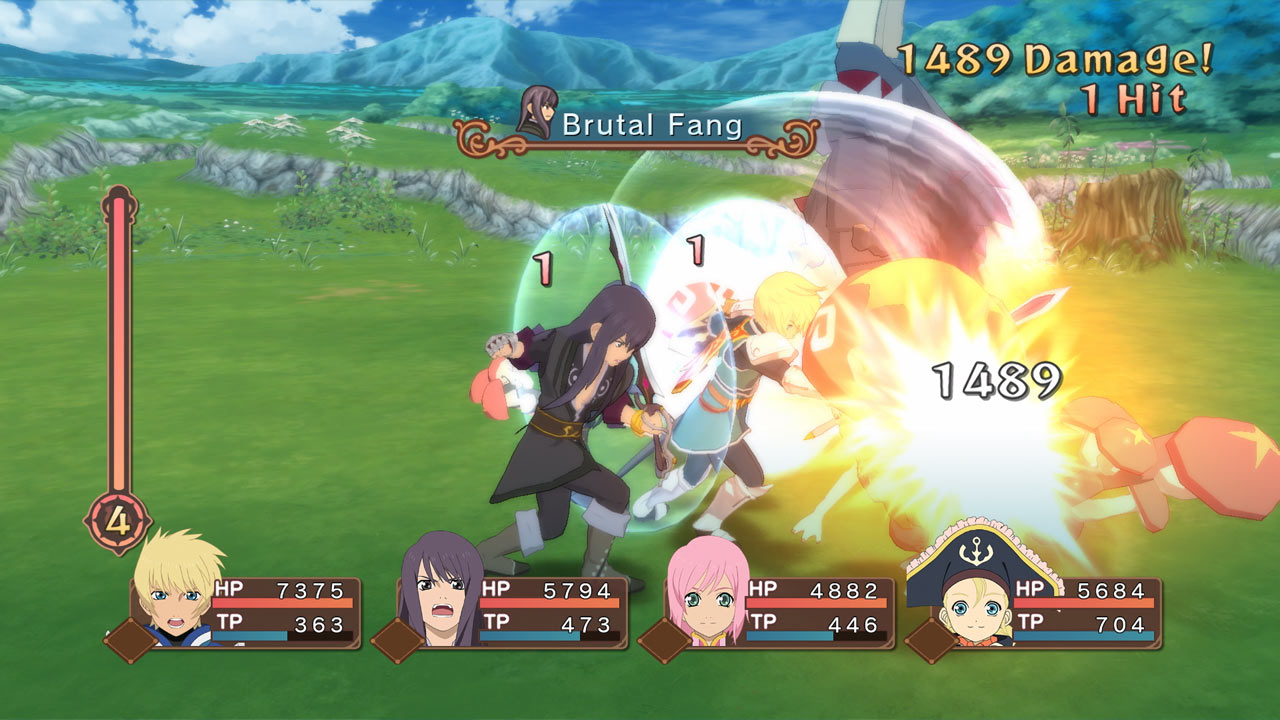Click the Brutal Fang name label
This screenshot has width=1280, height=720.
[650, 126]
